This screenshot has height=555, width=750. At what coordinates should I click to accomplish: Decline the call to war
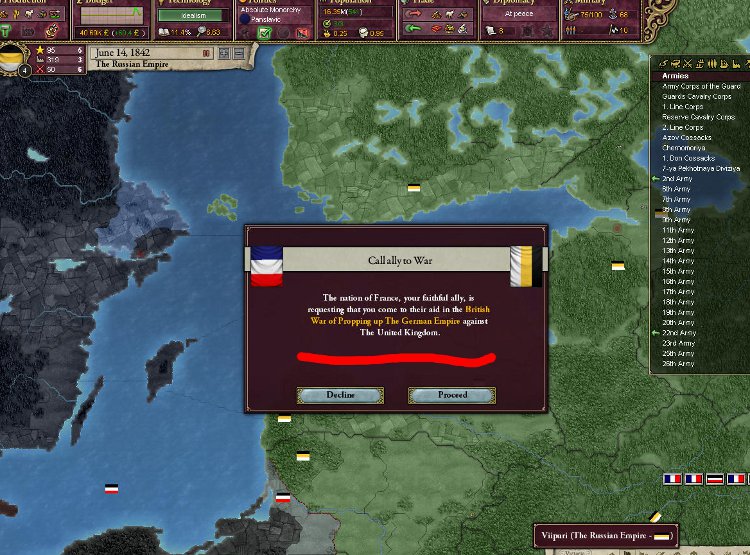click(340, 395)
